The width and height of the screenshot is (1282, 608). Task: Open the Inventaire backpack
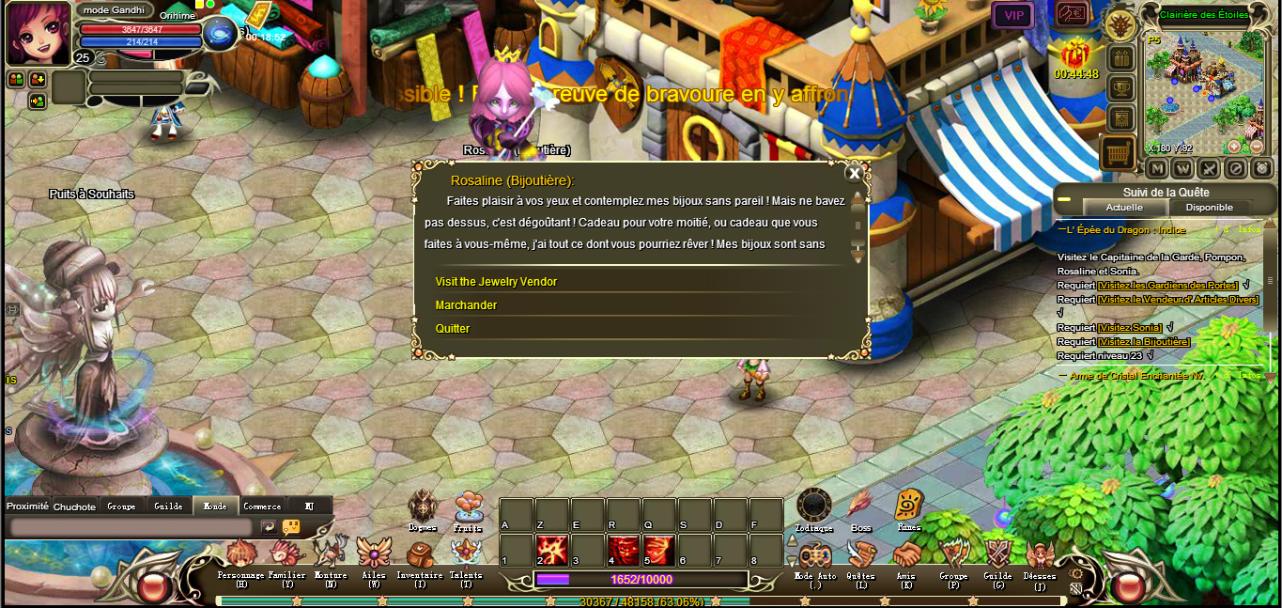tap(420, 555)
